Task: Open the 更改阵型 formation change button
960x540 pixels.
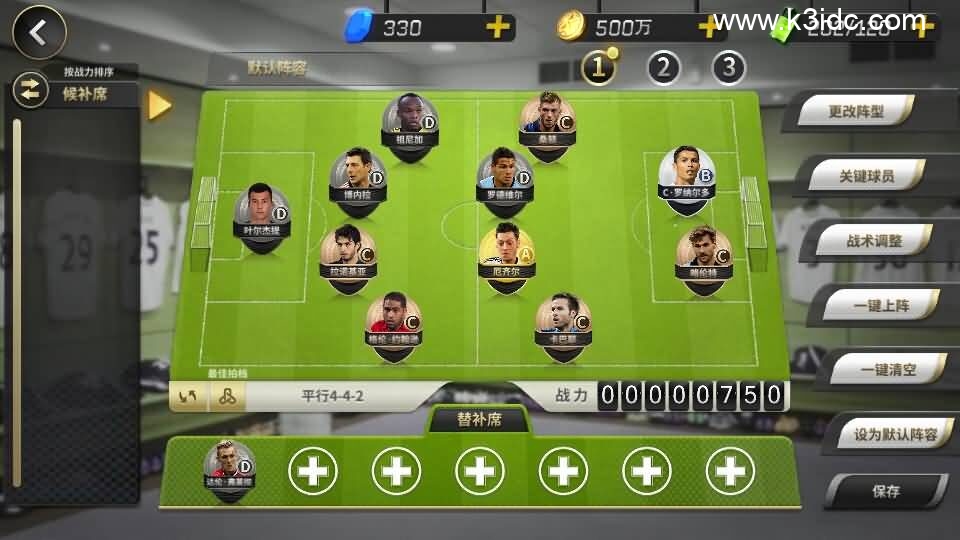Action: (x=856, y=113)
